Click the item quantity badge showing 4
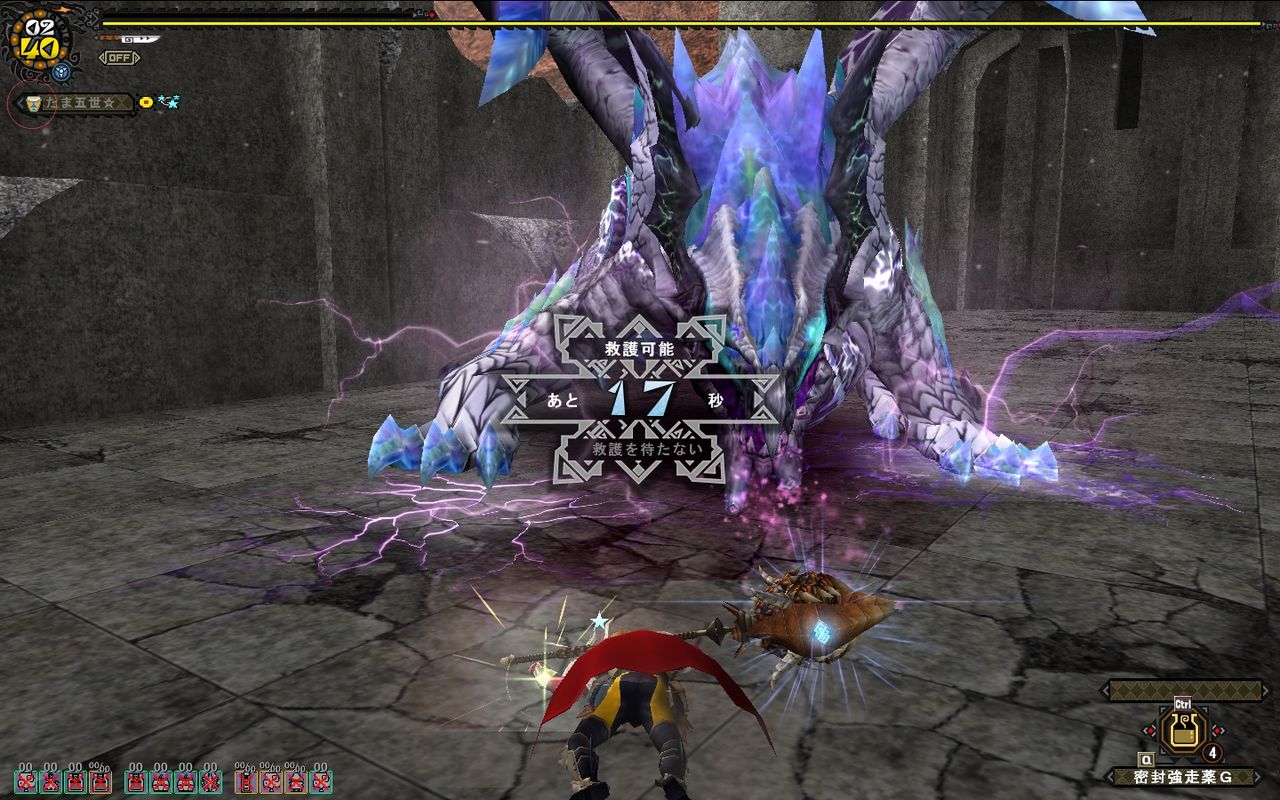This screenshot has width=1280, height=800. click(x=1213, y=752)
